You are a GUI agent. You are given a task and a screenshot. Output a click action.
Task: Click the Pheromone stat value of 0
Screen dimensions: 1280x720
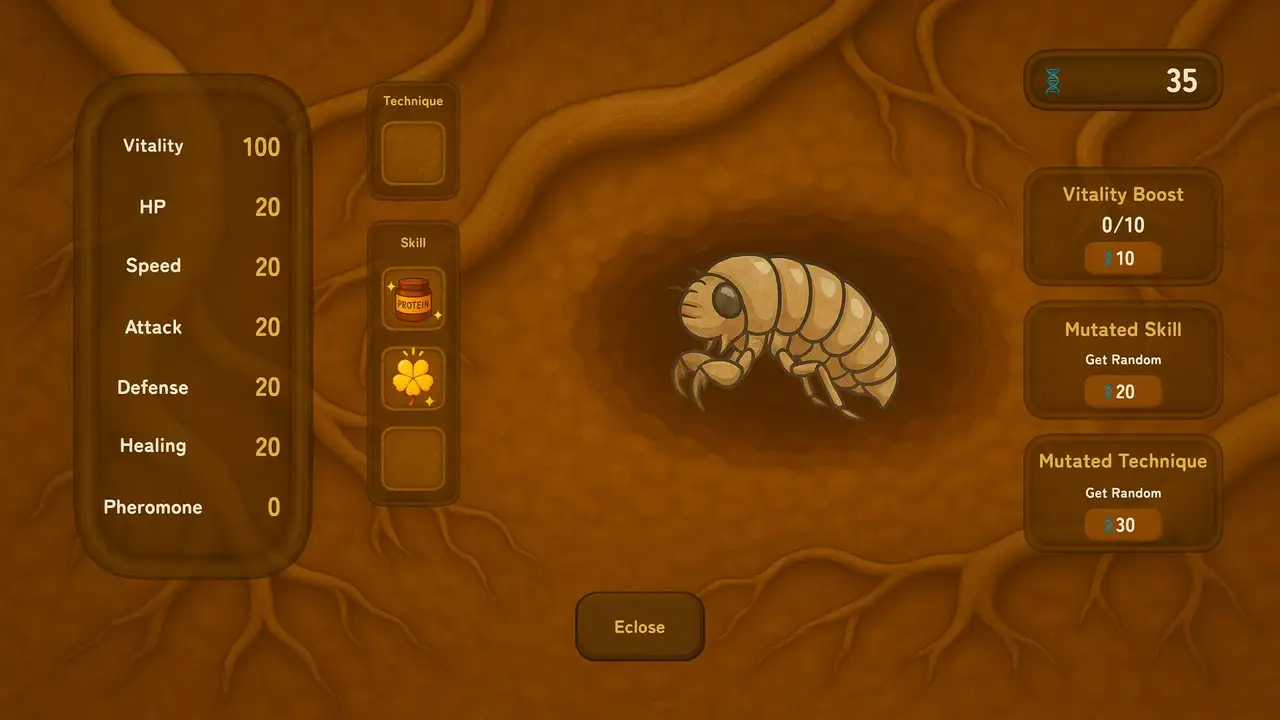coord(273,507)
